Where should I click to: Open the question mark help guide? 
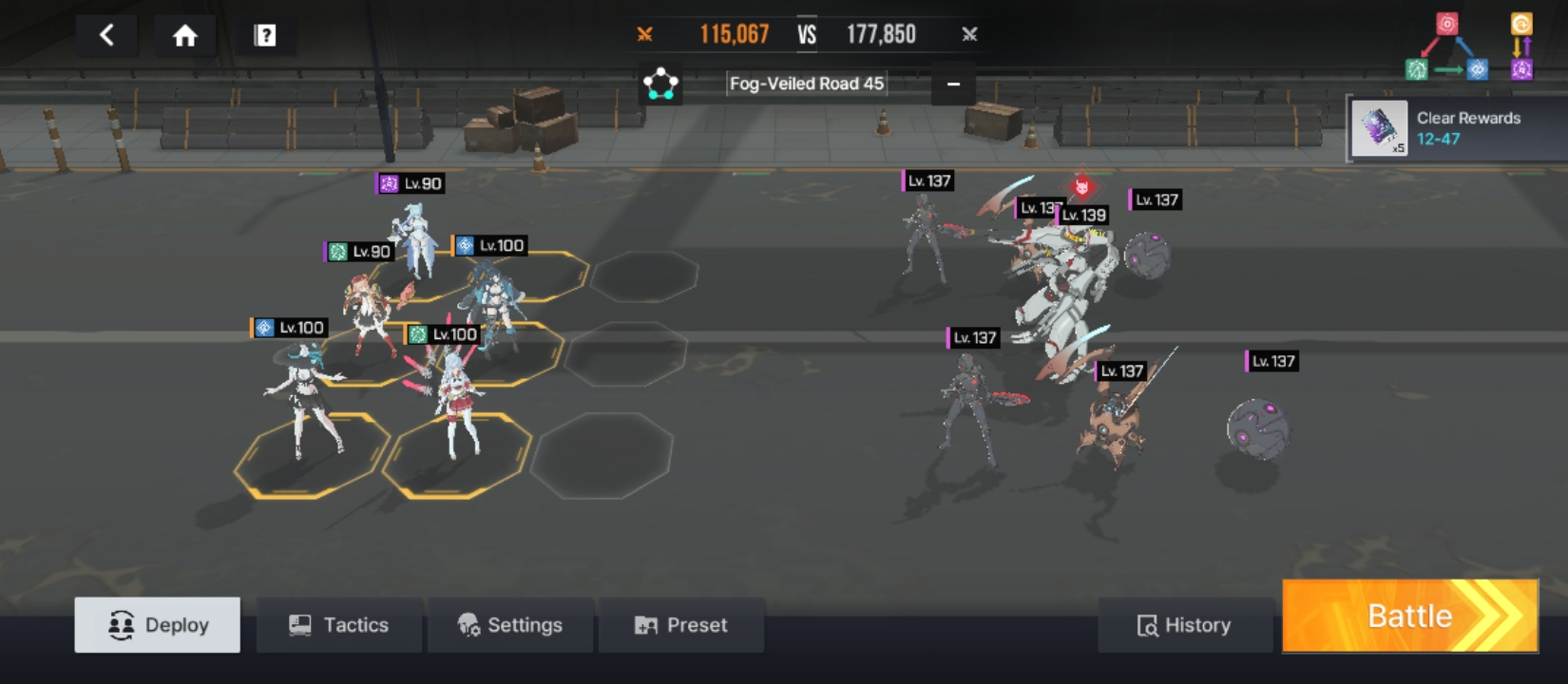point(265,36)
